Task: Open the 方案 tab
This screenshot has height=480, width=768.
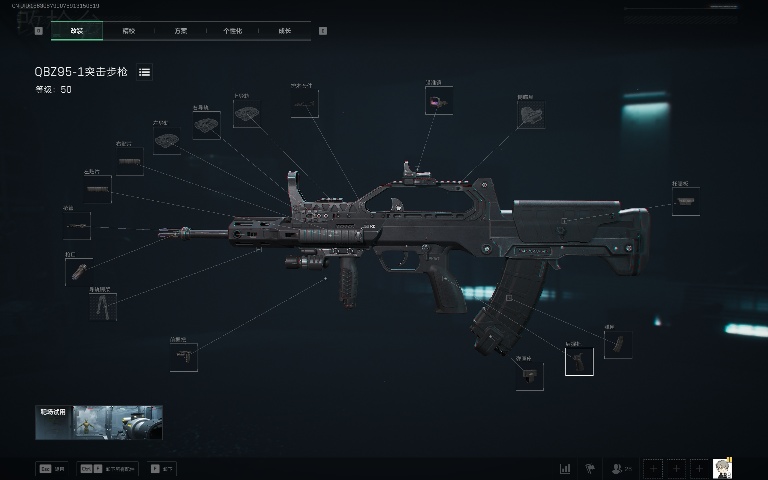Action: [180, 31]
